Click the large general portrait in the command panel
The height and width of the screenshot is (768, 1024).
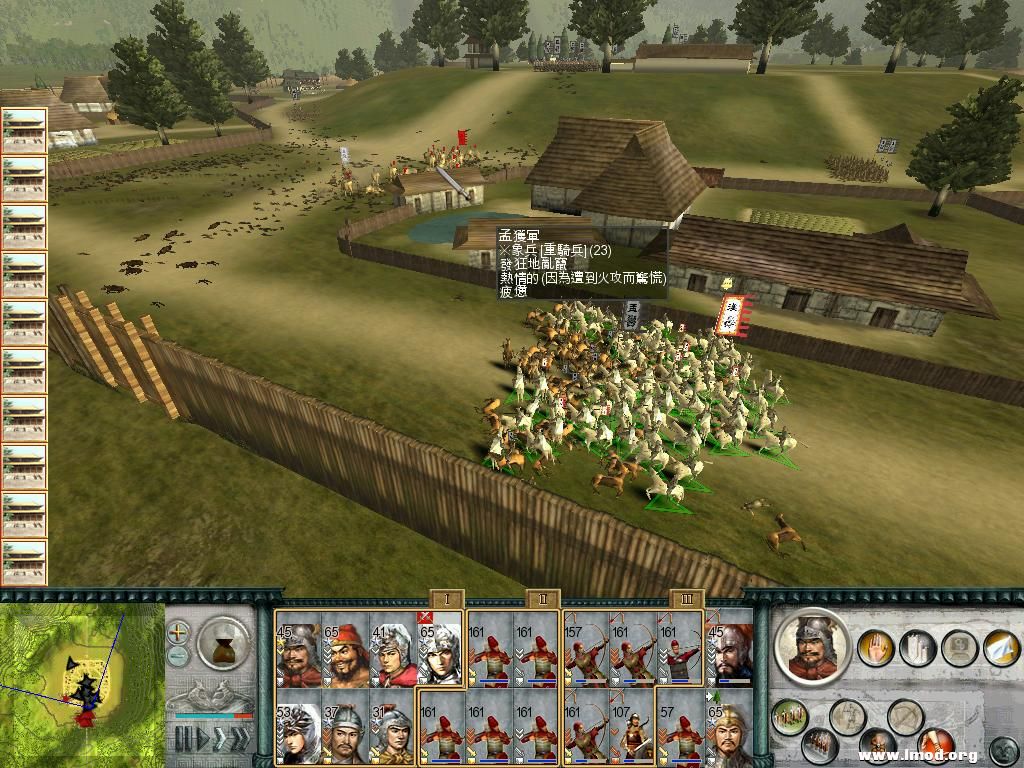[x=812, y=646]
